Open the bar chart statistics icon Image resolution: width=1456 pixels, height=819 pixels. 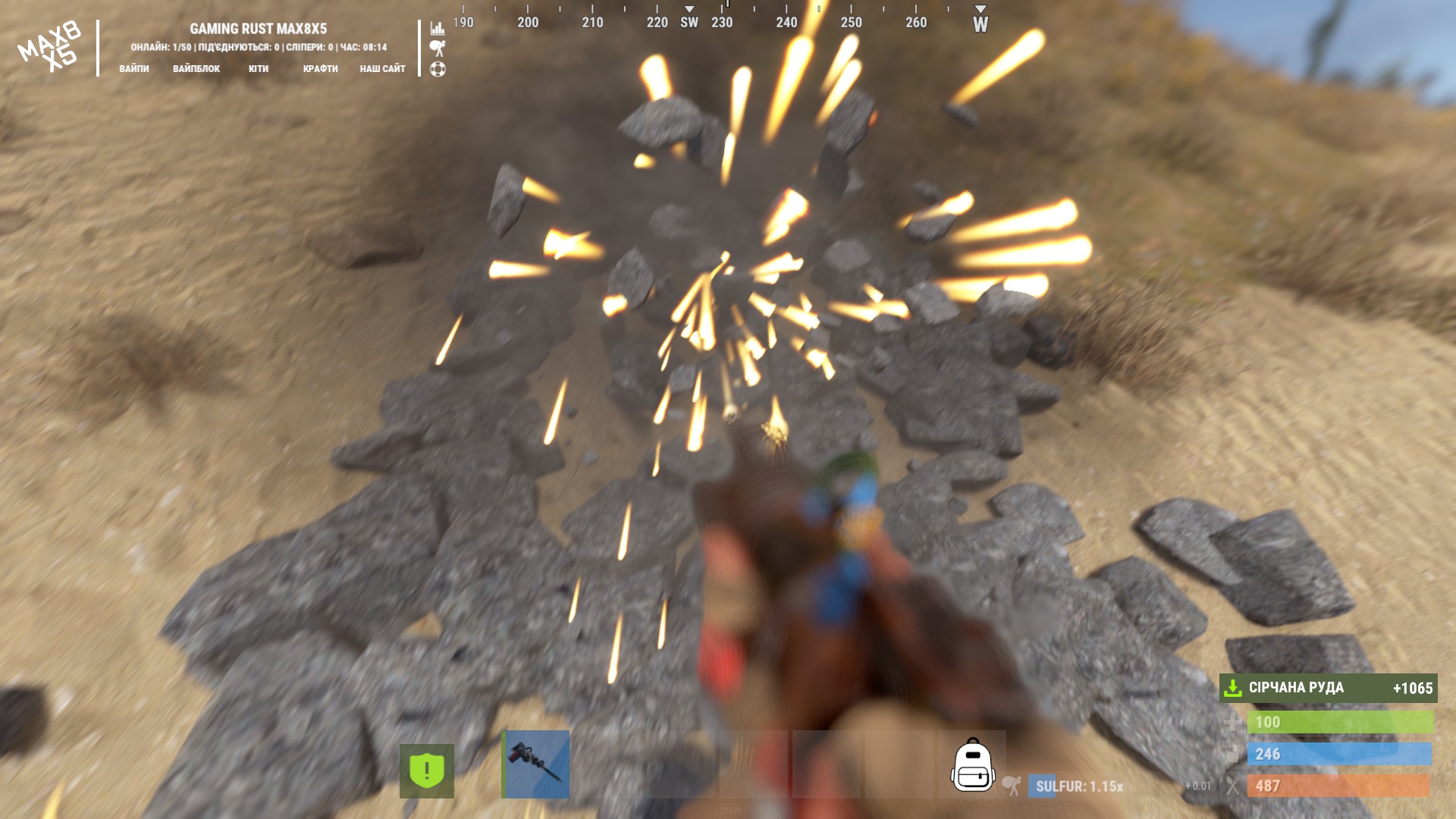(x=438, y=28)
